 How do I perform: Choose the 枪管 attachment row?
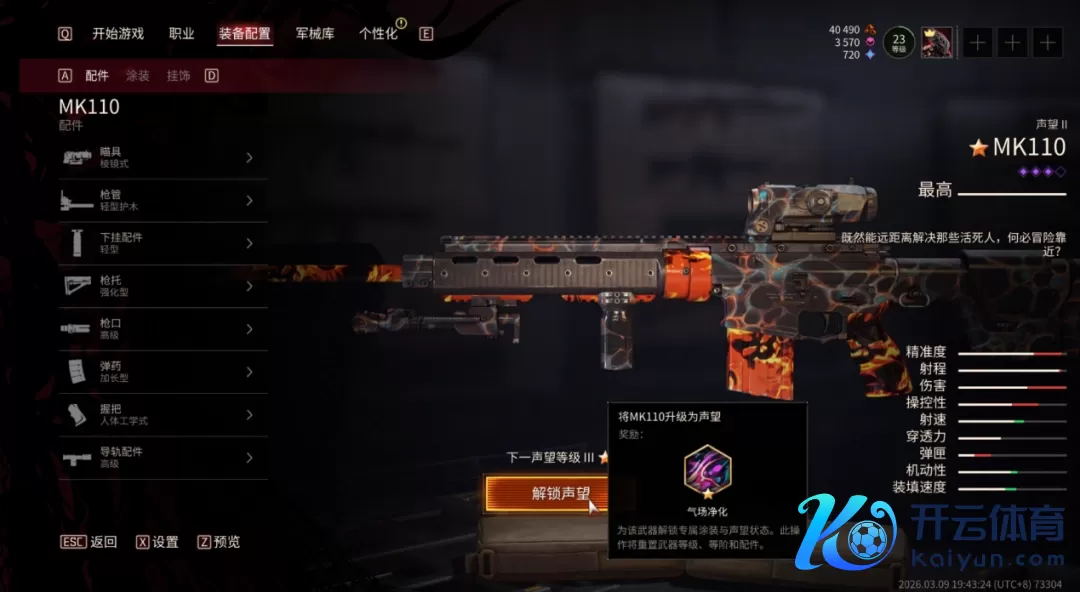[162, 201]
